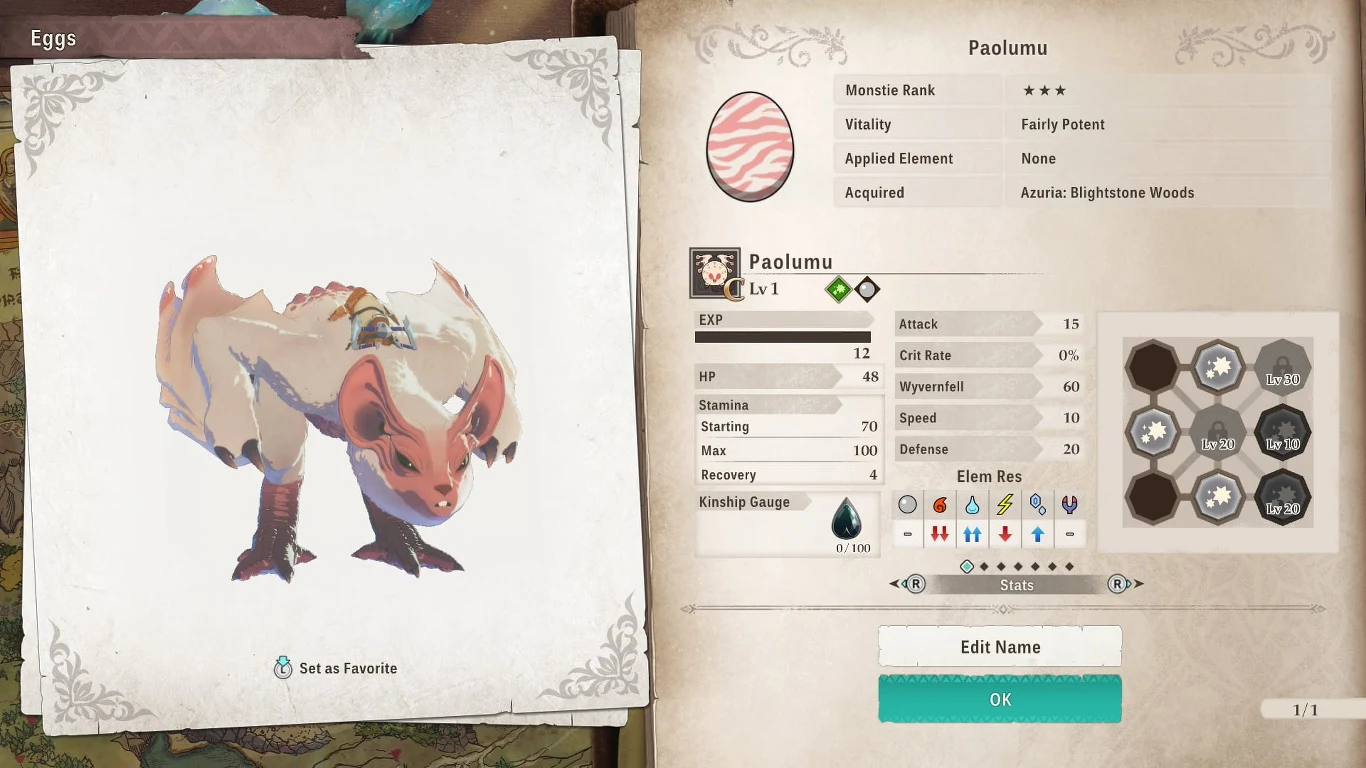Click the striped Paolumu egg icon
This screenshot has width=1366, height=768.
(x=750, y=147)
